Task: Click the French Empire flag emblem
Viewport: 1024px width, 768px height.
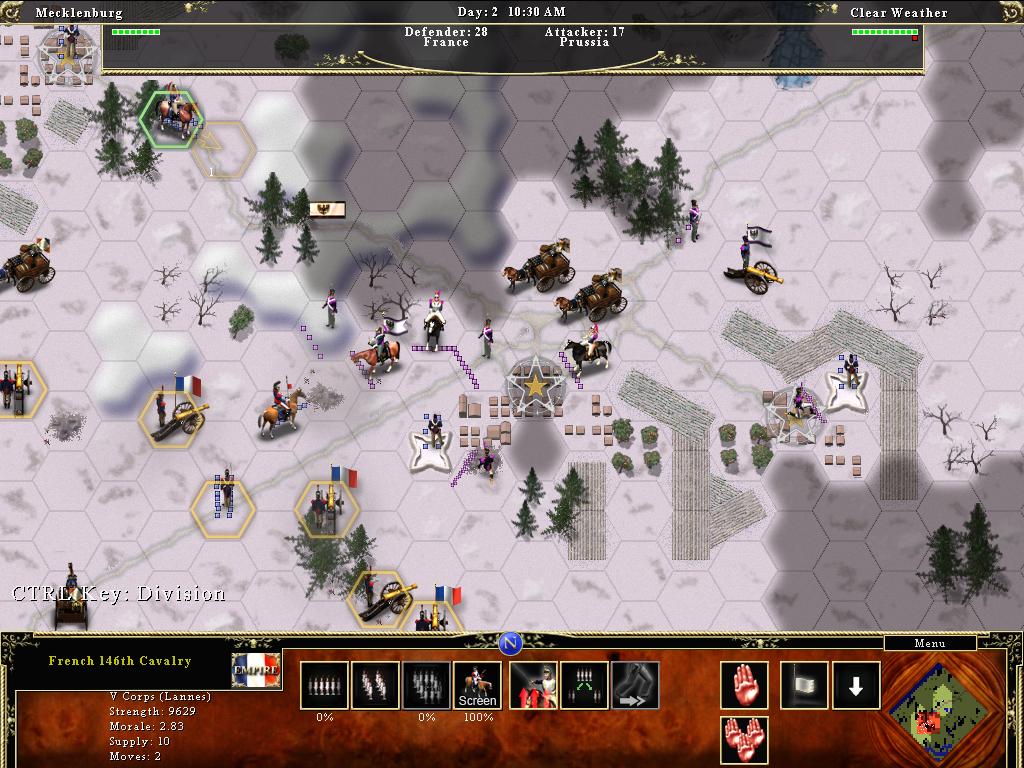Action: pos(255,671)
